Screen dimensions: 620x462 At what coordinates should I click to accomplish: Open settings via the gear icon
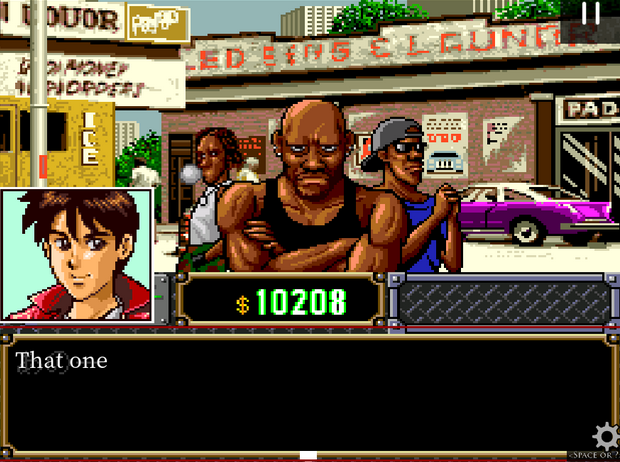605,437
